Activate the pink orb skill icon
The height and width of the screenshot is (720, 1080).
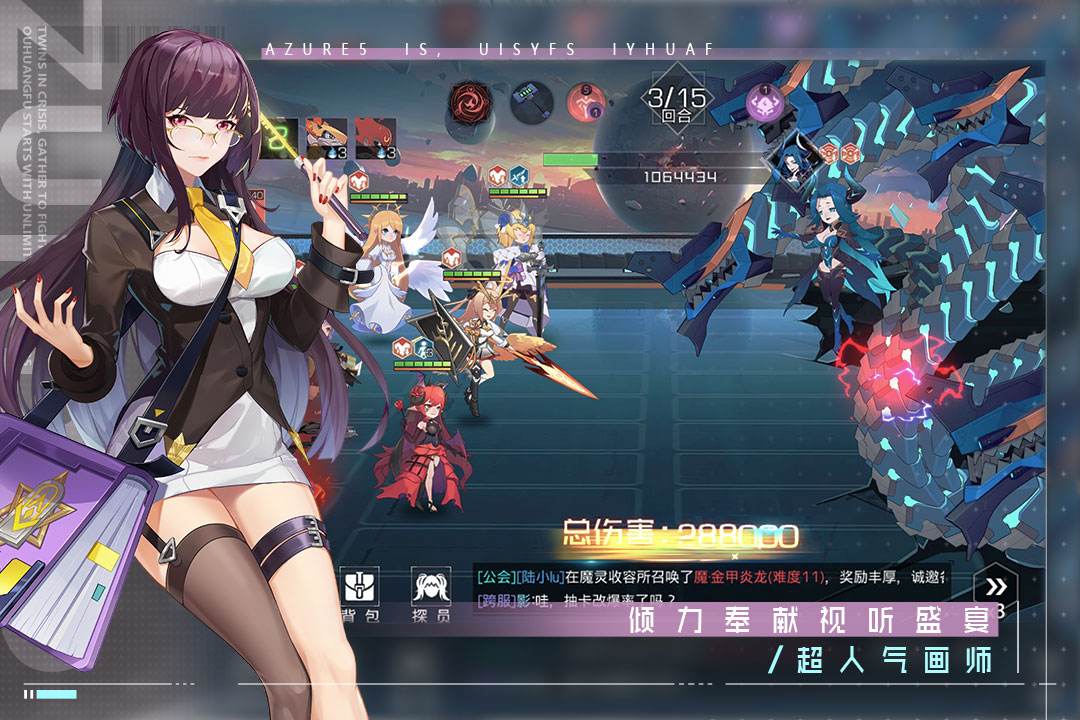click(588, 102)
